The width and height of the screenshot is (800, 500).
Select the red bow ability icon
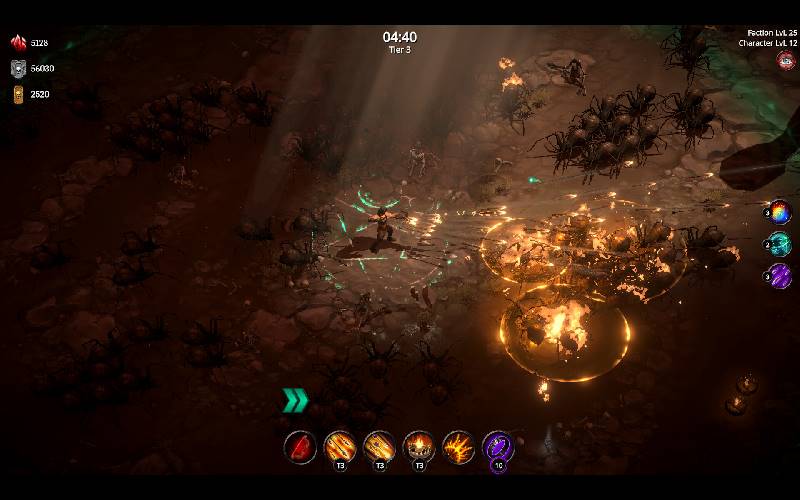(x=300, y=446)
